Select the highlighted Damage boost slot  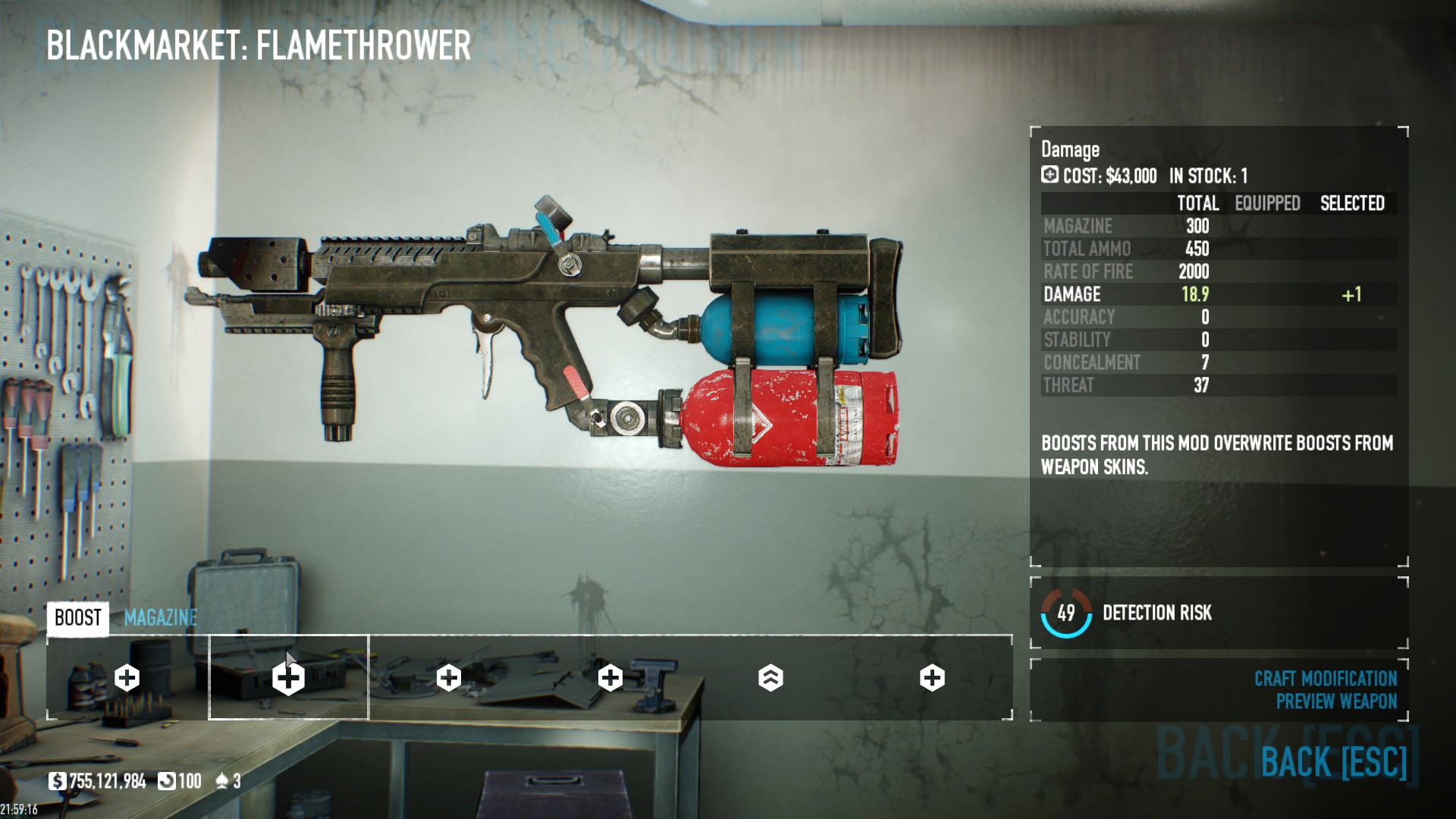pyautogui.click(x=288, y=677)
